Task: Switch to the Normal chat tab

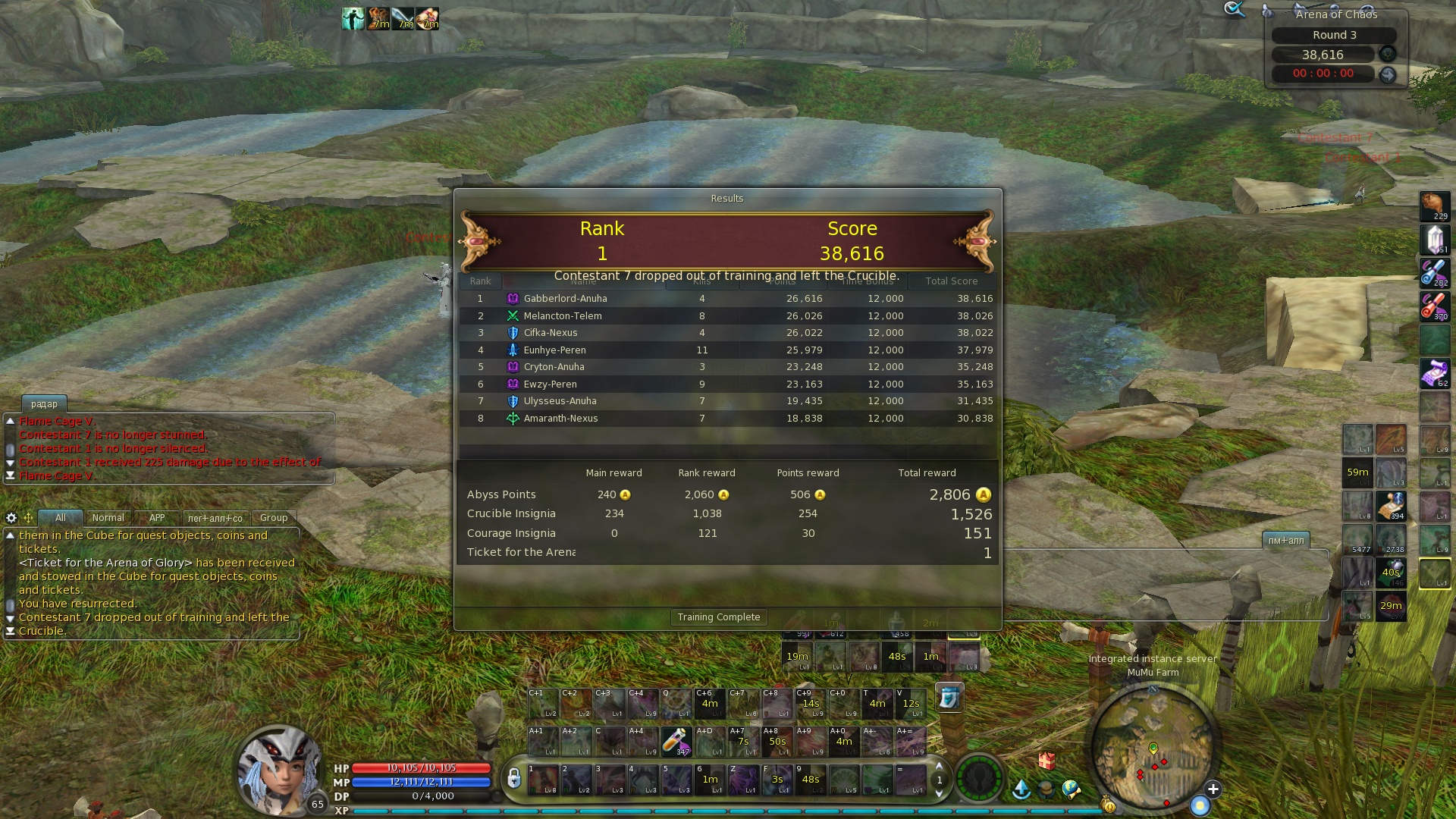Action: coord(109,517)
